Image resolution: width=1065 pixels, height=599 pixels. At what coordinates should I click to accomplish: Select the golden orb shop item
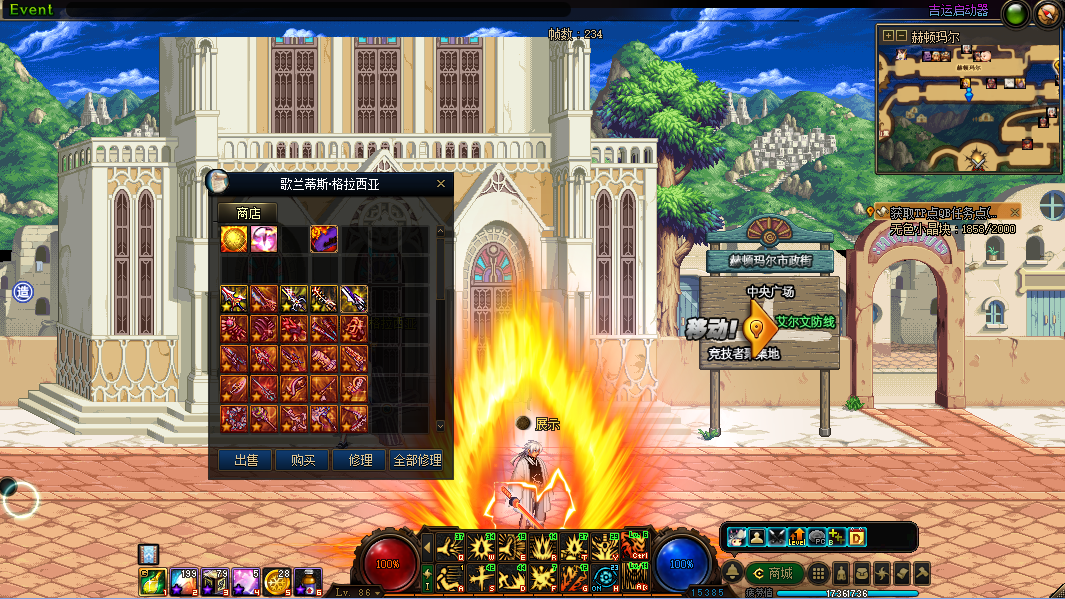click(234, 239)
